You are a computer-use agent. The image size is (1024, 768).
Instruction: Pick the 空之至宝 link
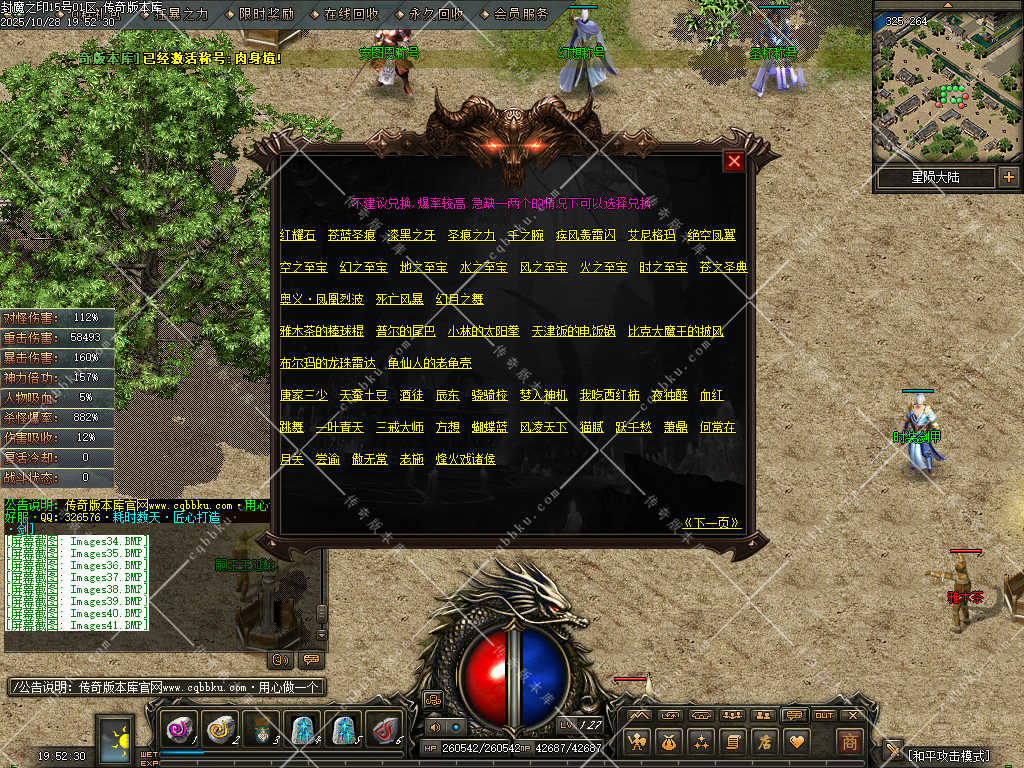(x=304, y=267)
